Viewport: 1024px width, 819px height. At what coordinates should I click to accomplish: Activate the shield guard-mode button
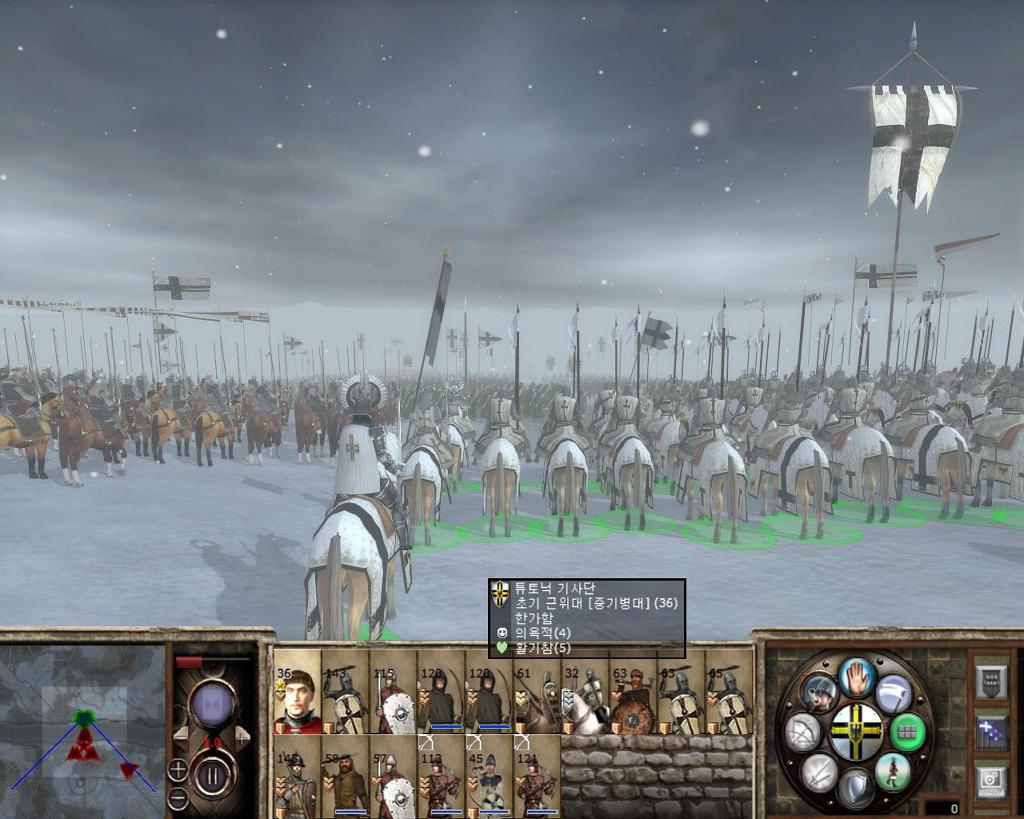[856, 788]
